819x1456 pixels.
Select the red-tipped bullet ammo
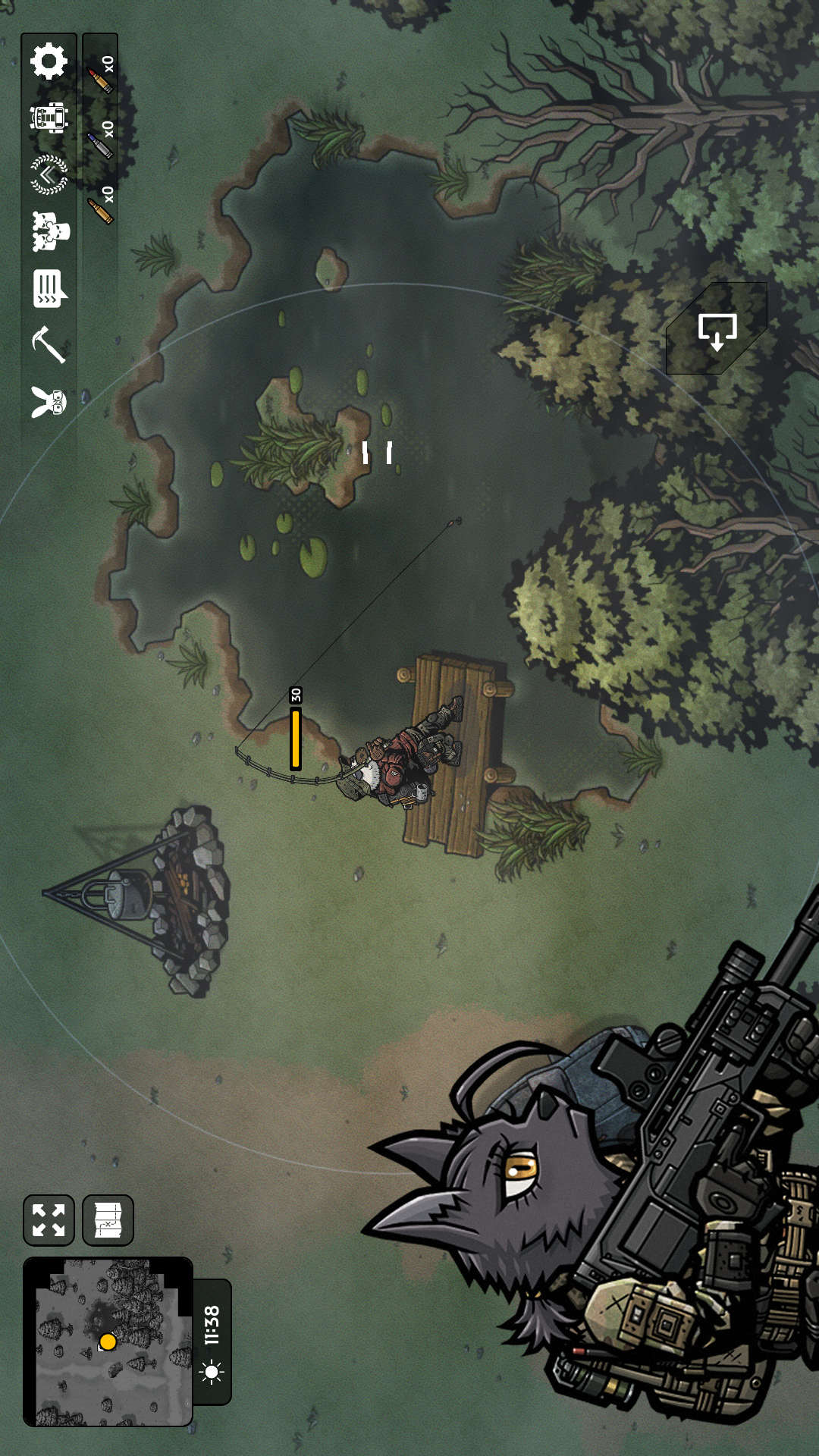[100, 77]
